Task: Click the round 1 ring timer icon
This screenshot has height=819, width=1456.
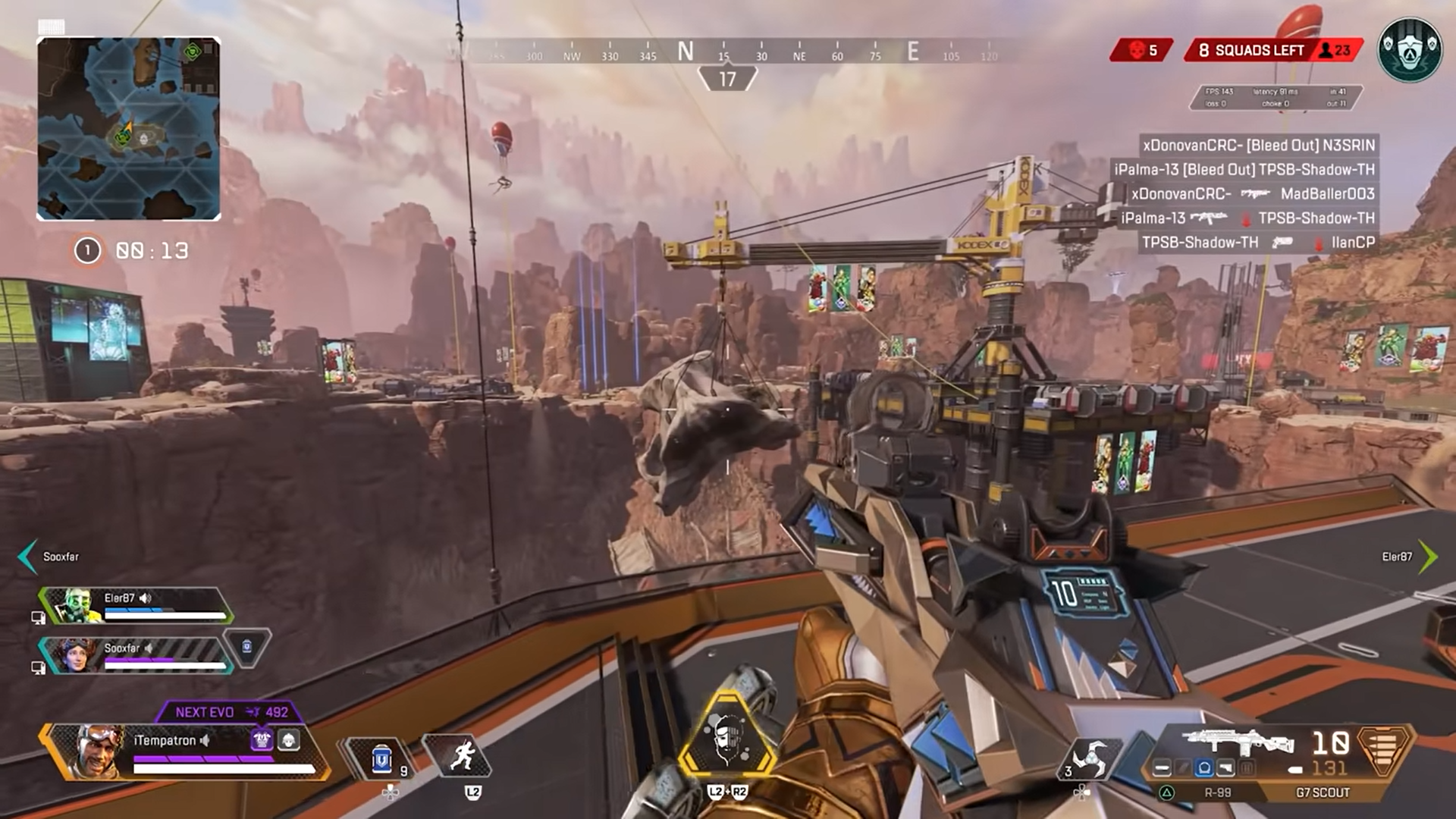Action: tap(87, 250)
